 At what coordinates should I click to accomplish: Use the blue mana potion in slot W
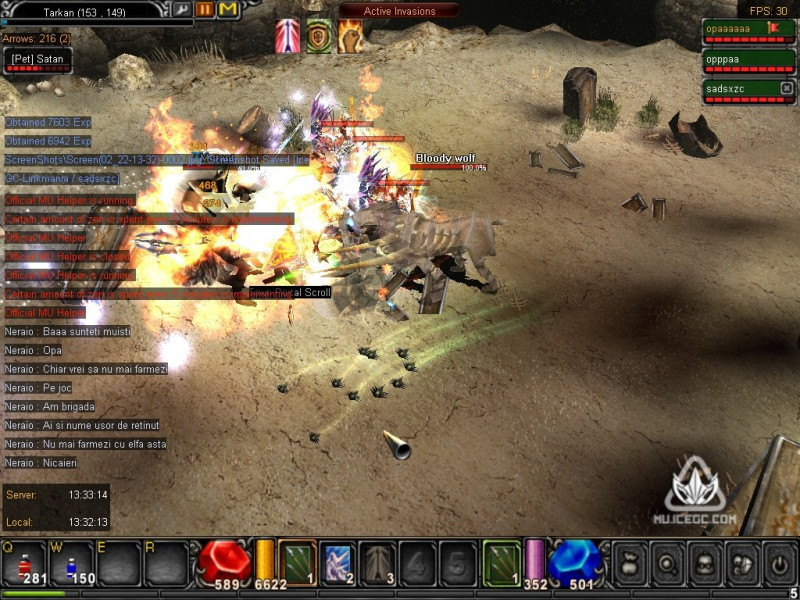tap(71, 563)
